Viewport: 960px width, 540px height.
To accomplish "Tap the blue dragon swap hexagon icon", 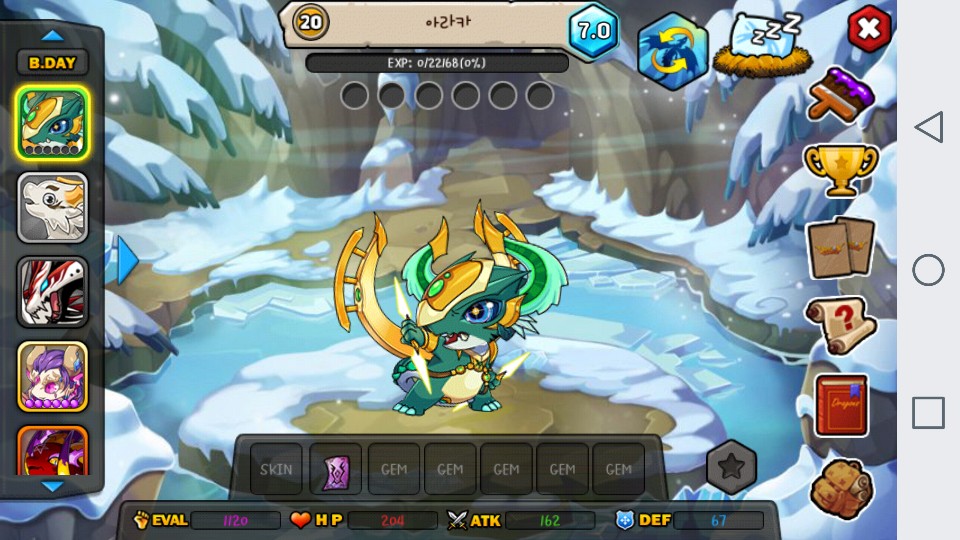I will tap(672, 52).
